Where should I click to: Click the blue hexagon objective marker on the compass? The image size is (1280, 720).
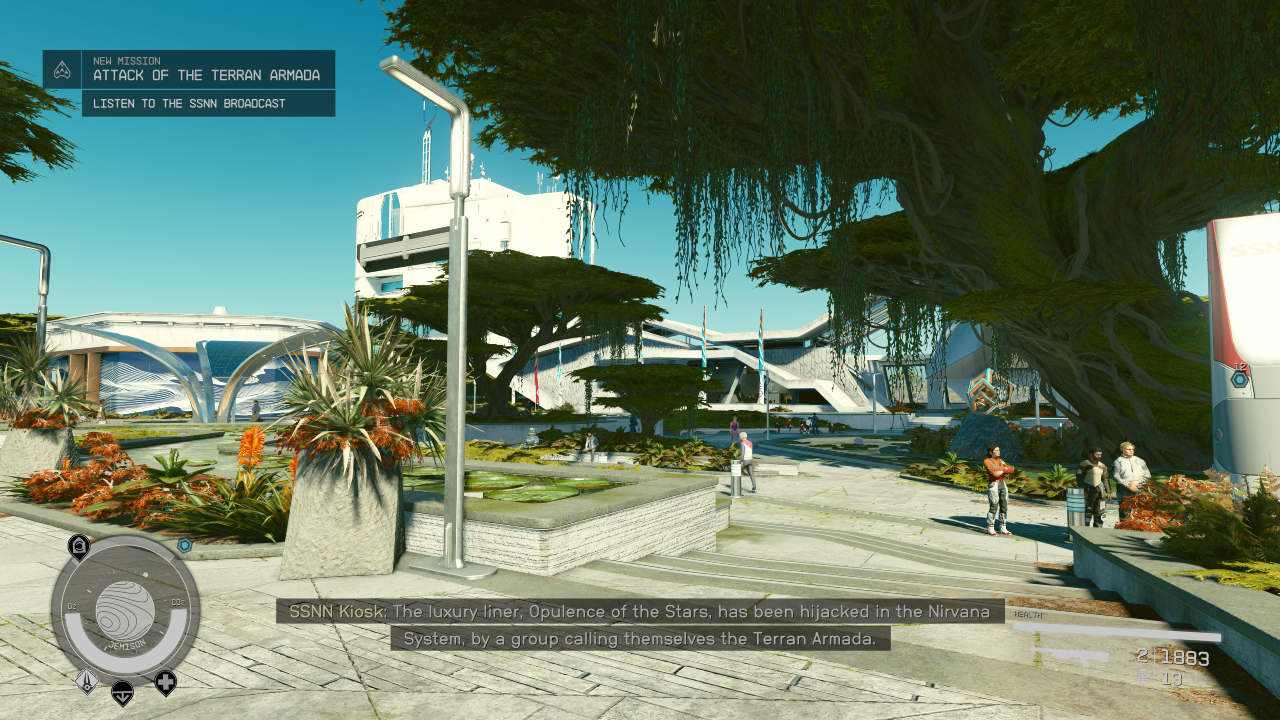tap(185, 545)
